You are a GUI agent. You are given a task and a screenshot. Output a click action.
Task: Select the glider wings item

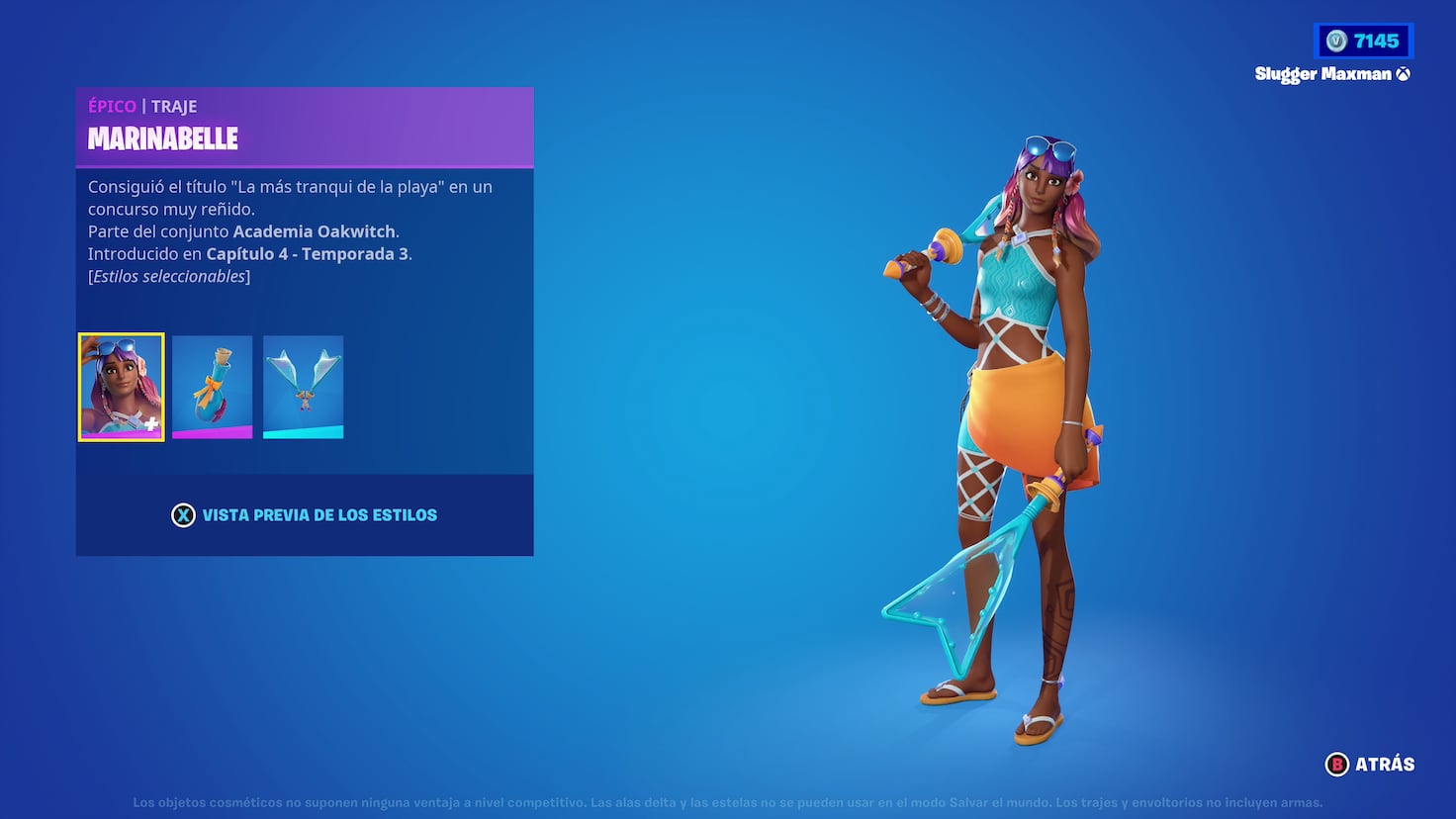click(x=303, y=386)
